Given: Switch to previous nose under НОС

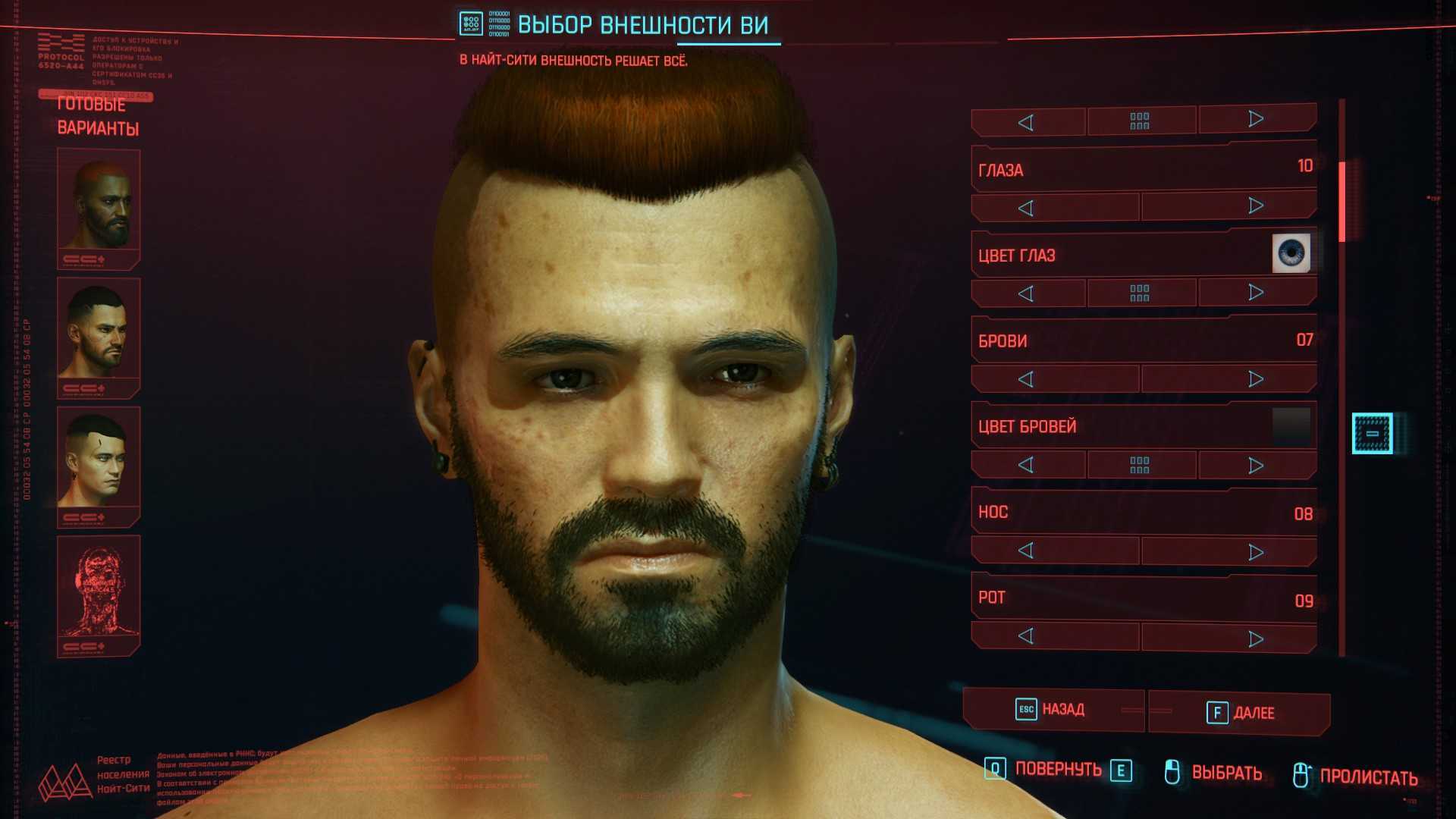Looking at the screenshot, I should tap(1026, 551).
